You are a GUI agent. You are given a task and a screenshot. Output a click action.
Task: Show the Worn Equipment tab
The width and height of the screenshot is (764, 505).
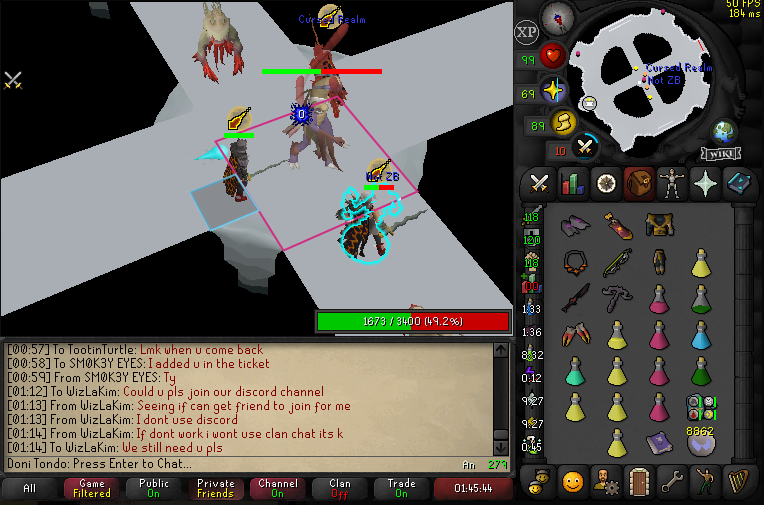[x=673, y=183]
